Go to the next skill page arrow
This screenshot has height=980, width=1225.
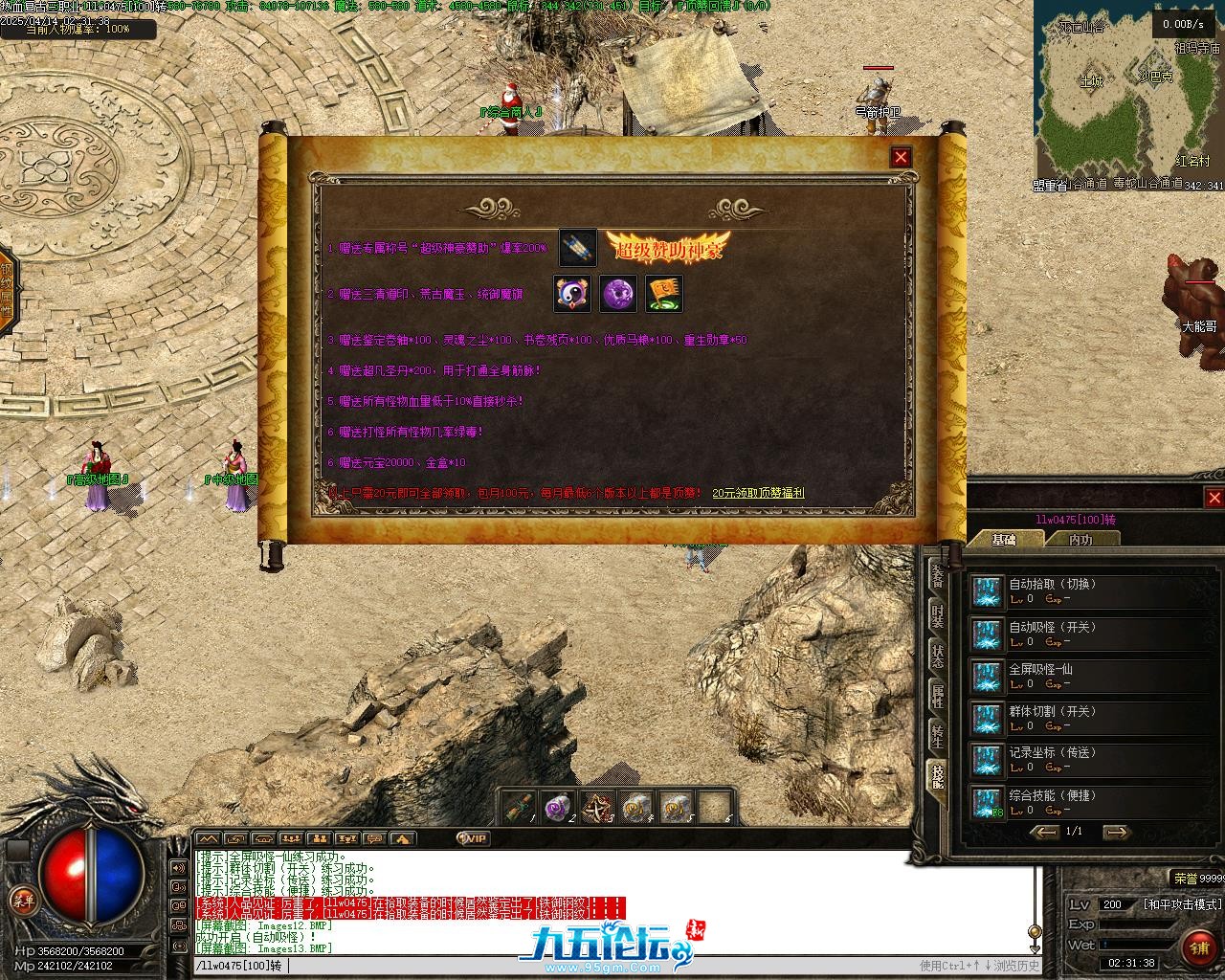point(1115,832)
